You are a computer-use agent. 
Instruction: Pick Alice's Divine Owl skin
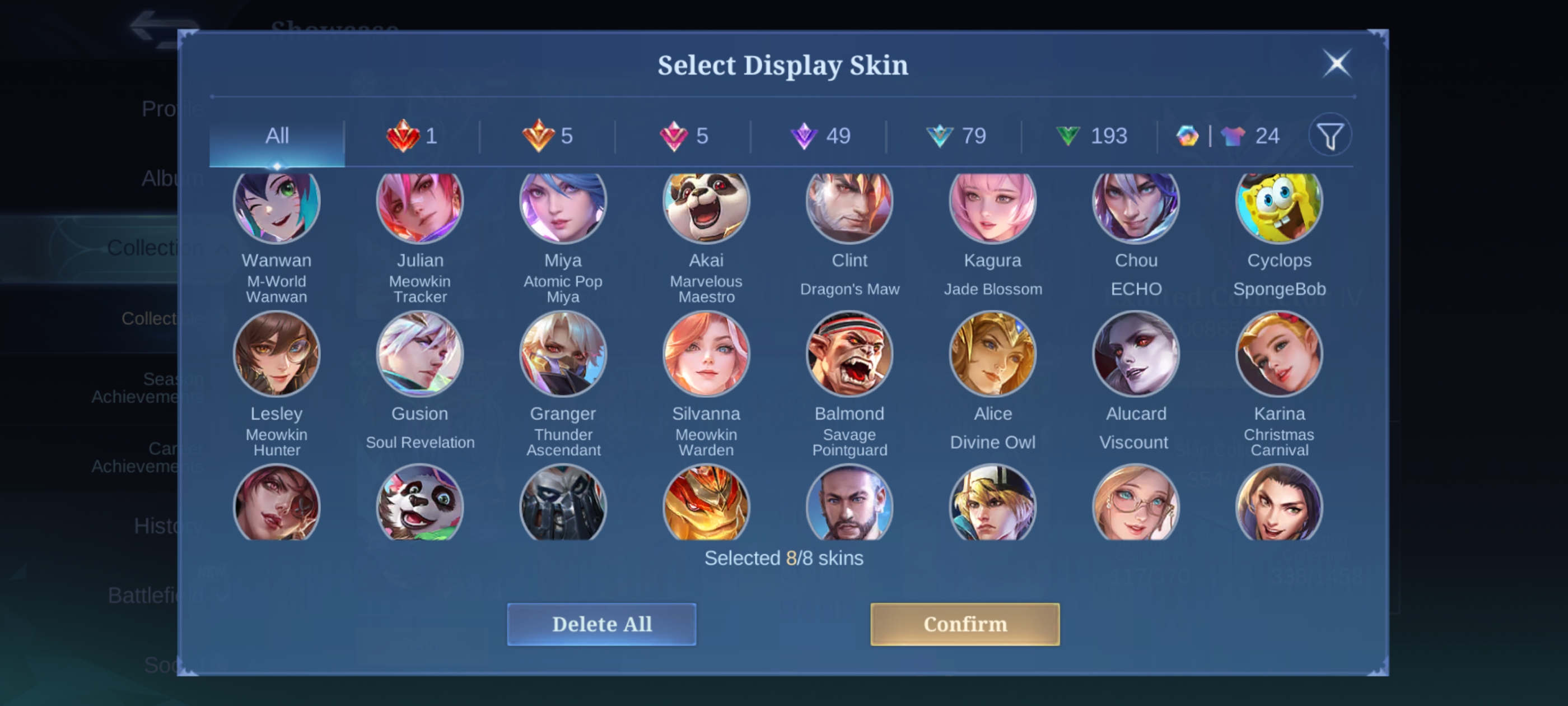[x=993, y=354]
